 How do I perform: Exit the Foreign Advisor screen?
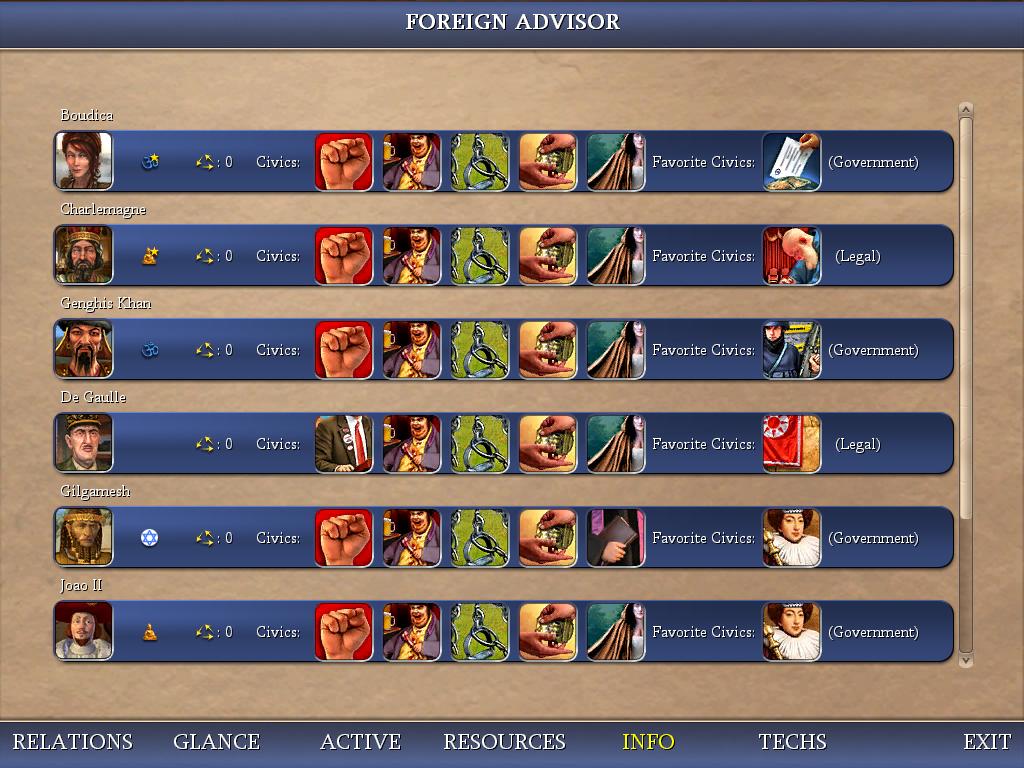(986, 742)
